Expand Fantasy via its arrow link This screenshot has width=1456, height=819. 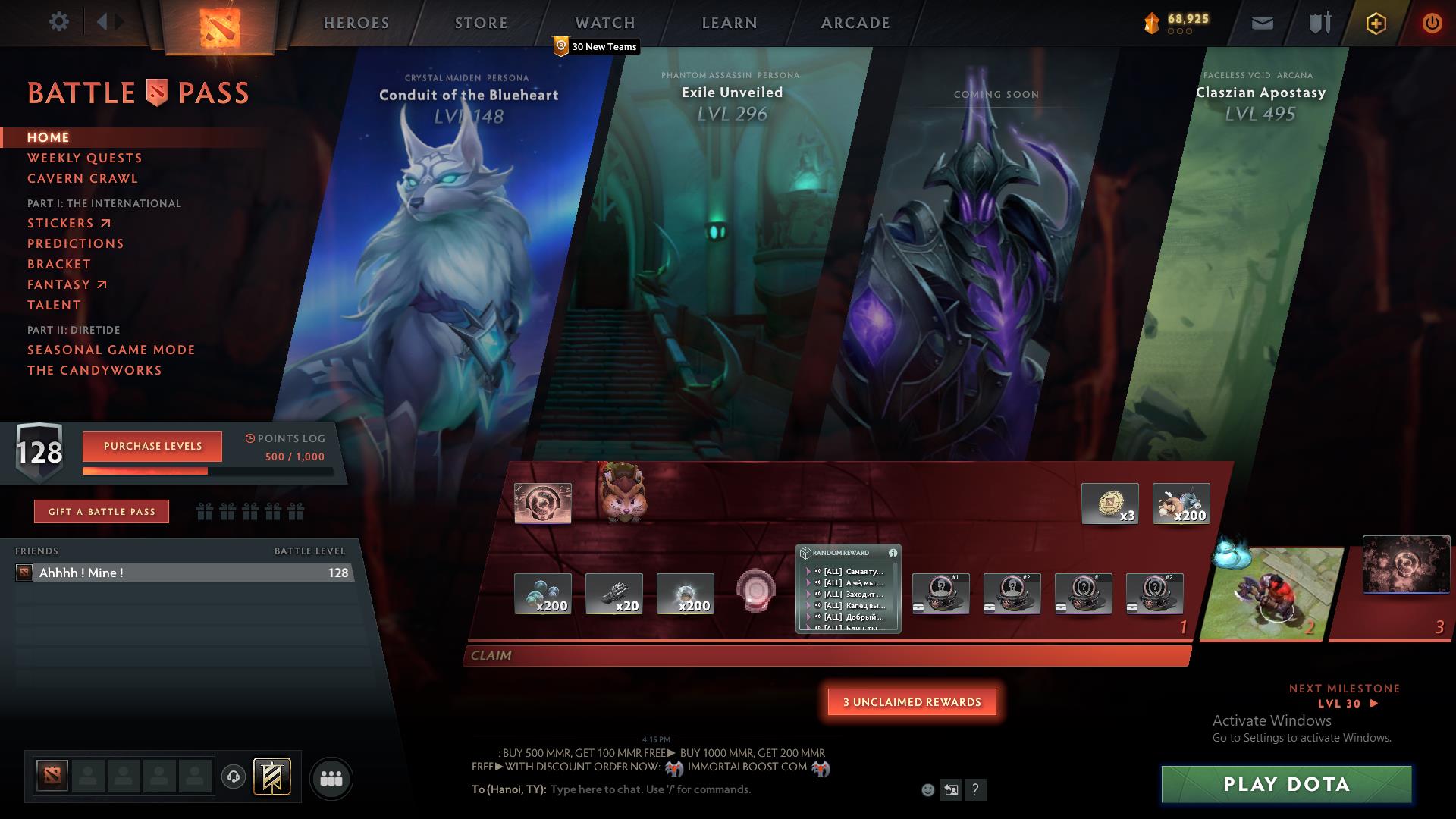click(x=102, y=284)
